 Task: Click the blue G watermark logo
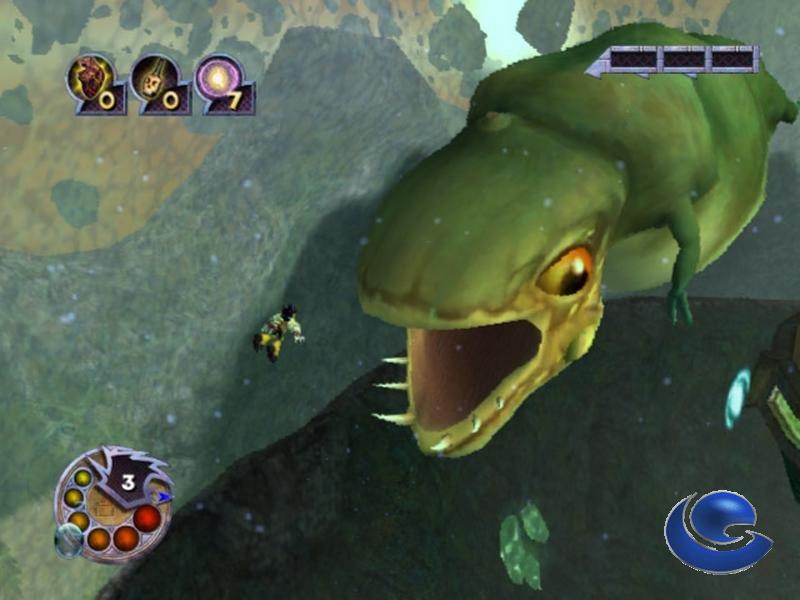coord(718,532)
